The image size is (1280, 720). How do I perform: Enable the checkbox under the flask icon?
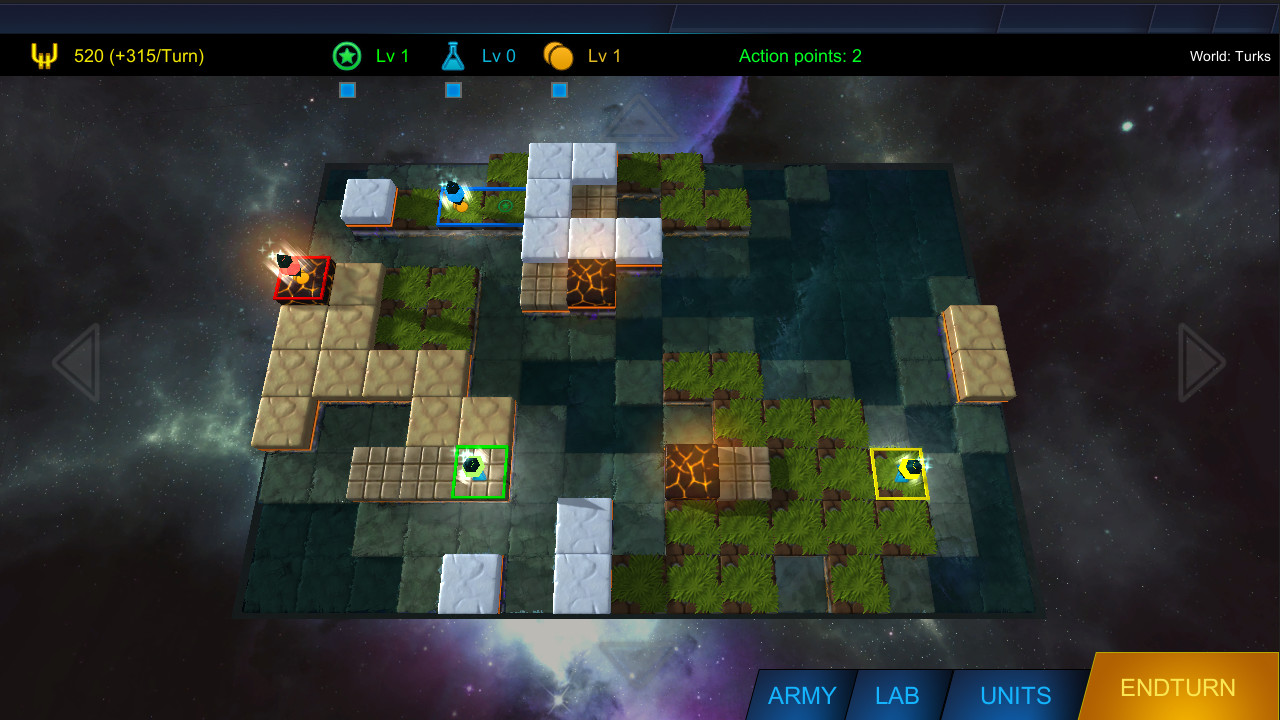tap(453, 90)
